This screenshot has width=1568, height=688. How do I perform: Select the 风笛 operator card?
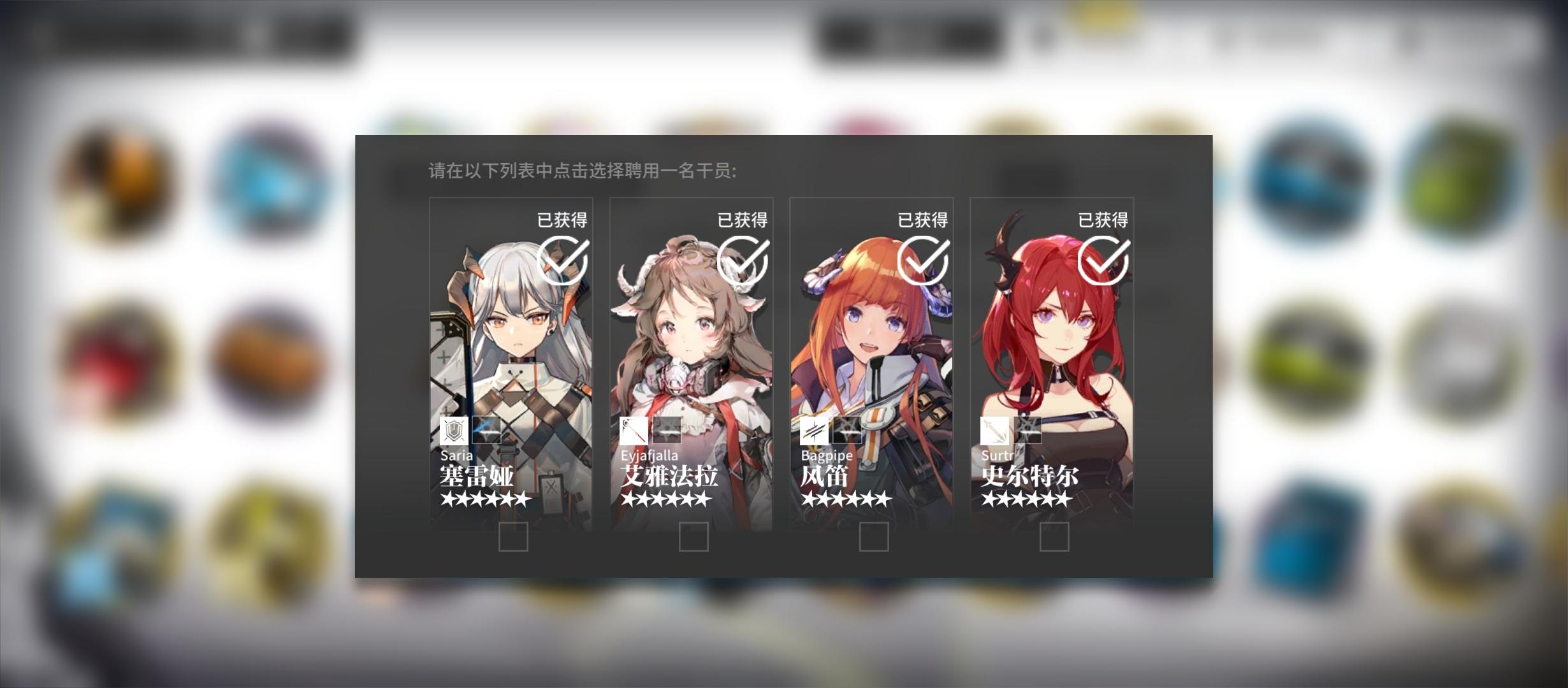(x=872, y=363)
